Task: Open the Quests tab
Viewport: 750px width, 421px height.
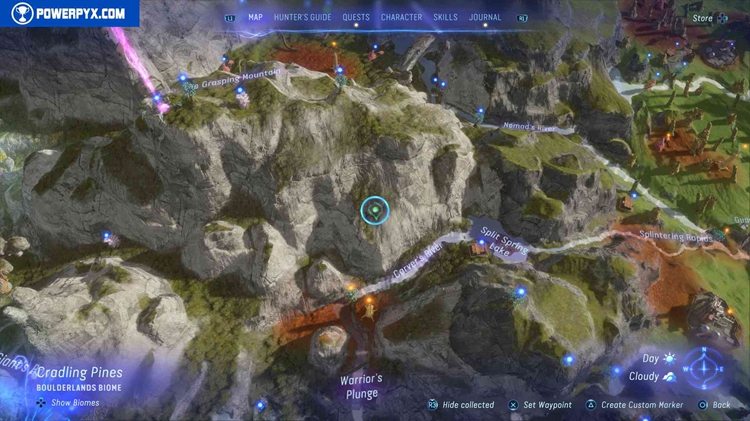Action: click(x=356, y=17)
